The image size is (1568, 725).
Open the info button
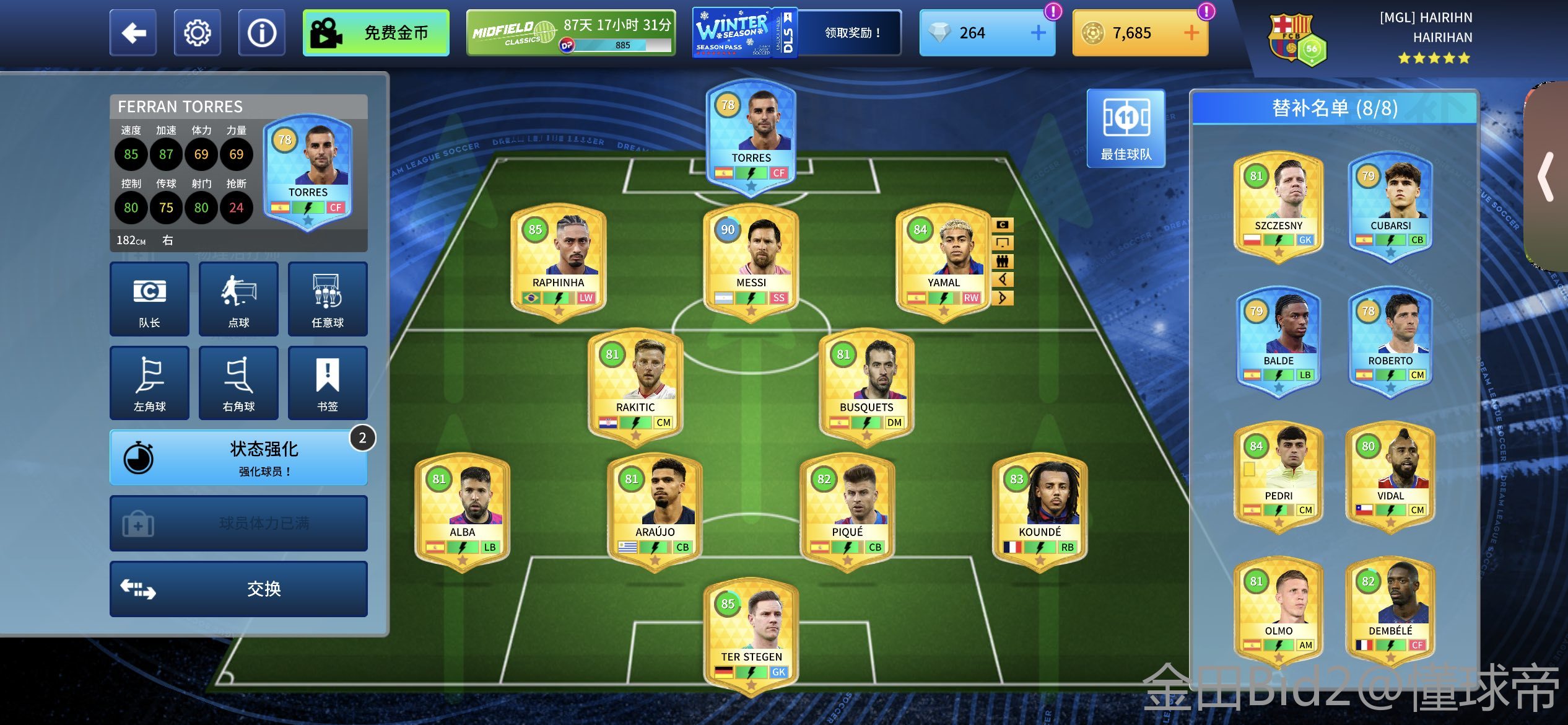click(261, 33)
